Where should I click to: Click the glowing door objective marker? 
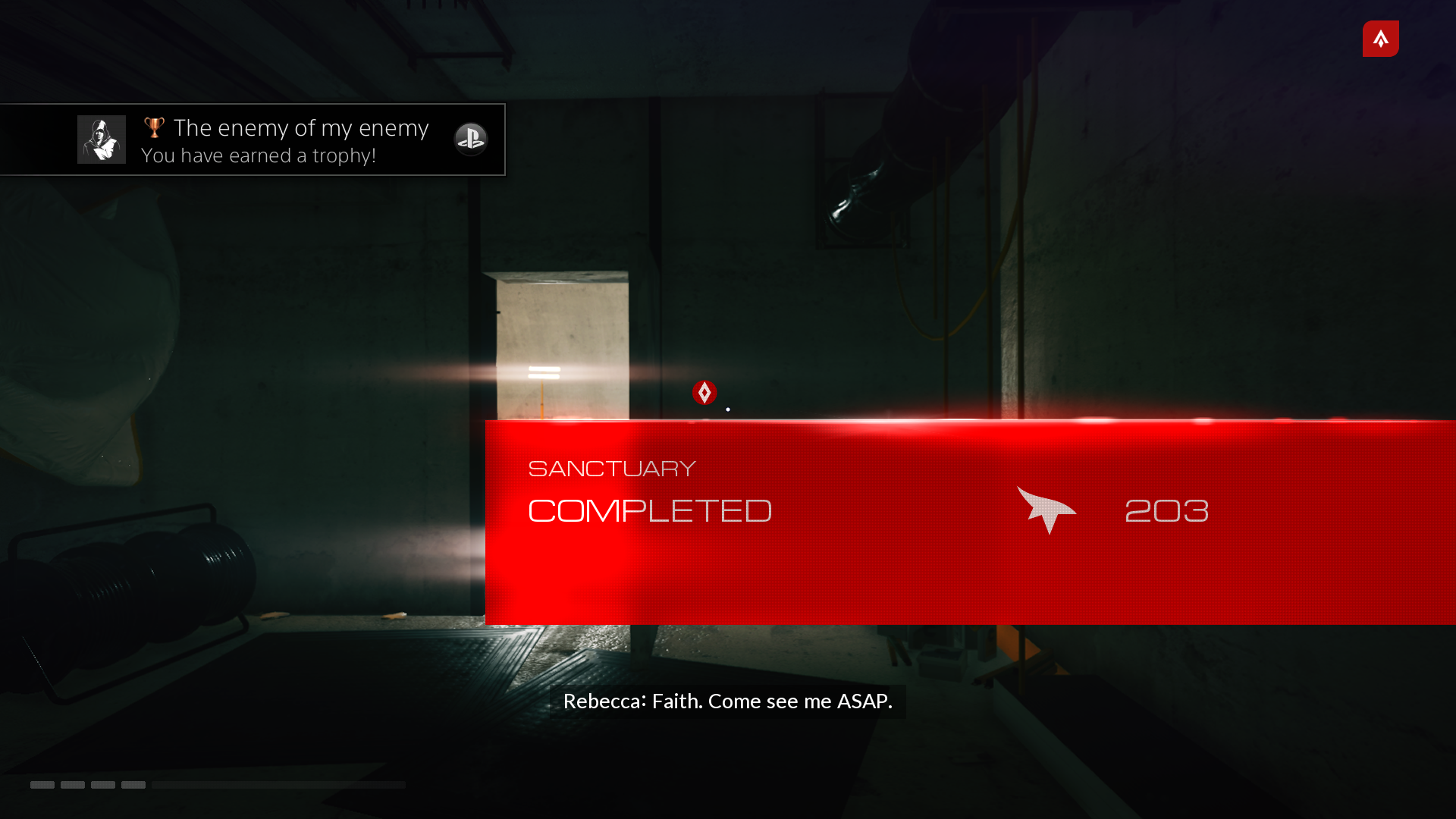pyautogui.click(x=544, y=372)
